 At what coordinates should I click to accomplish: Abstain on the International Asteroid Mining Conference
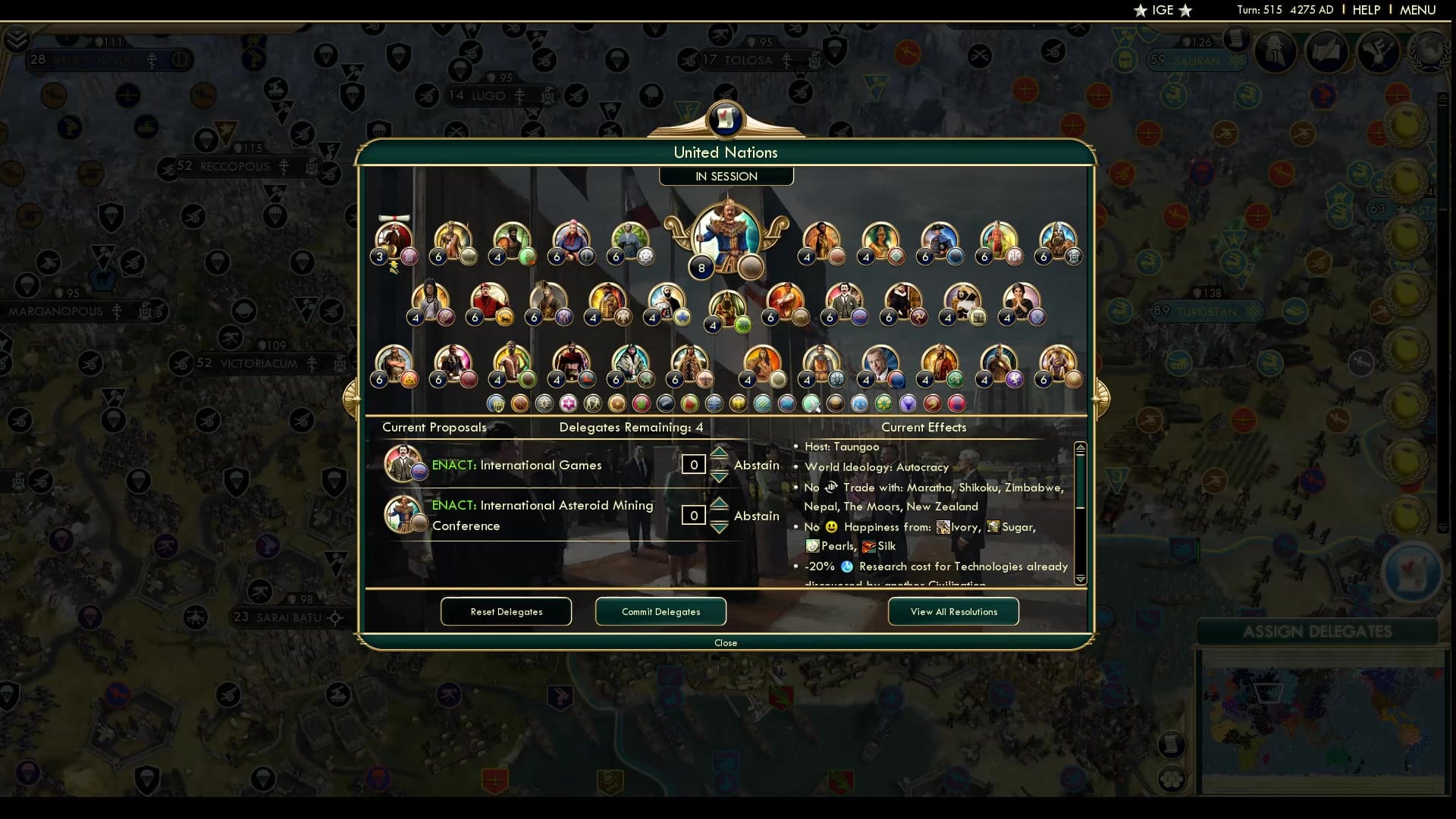pos(756,516)
